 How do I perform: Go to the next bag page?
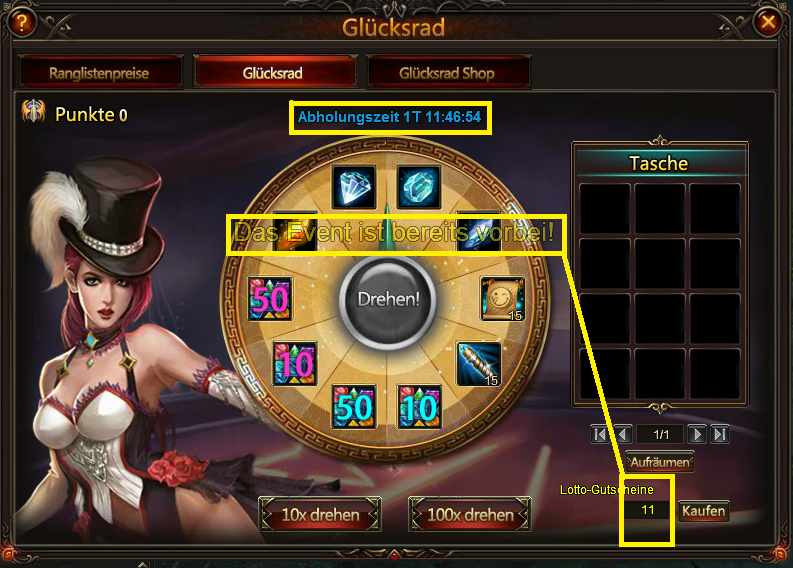698,435
